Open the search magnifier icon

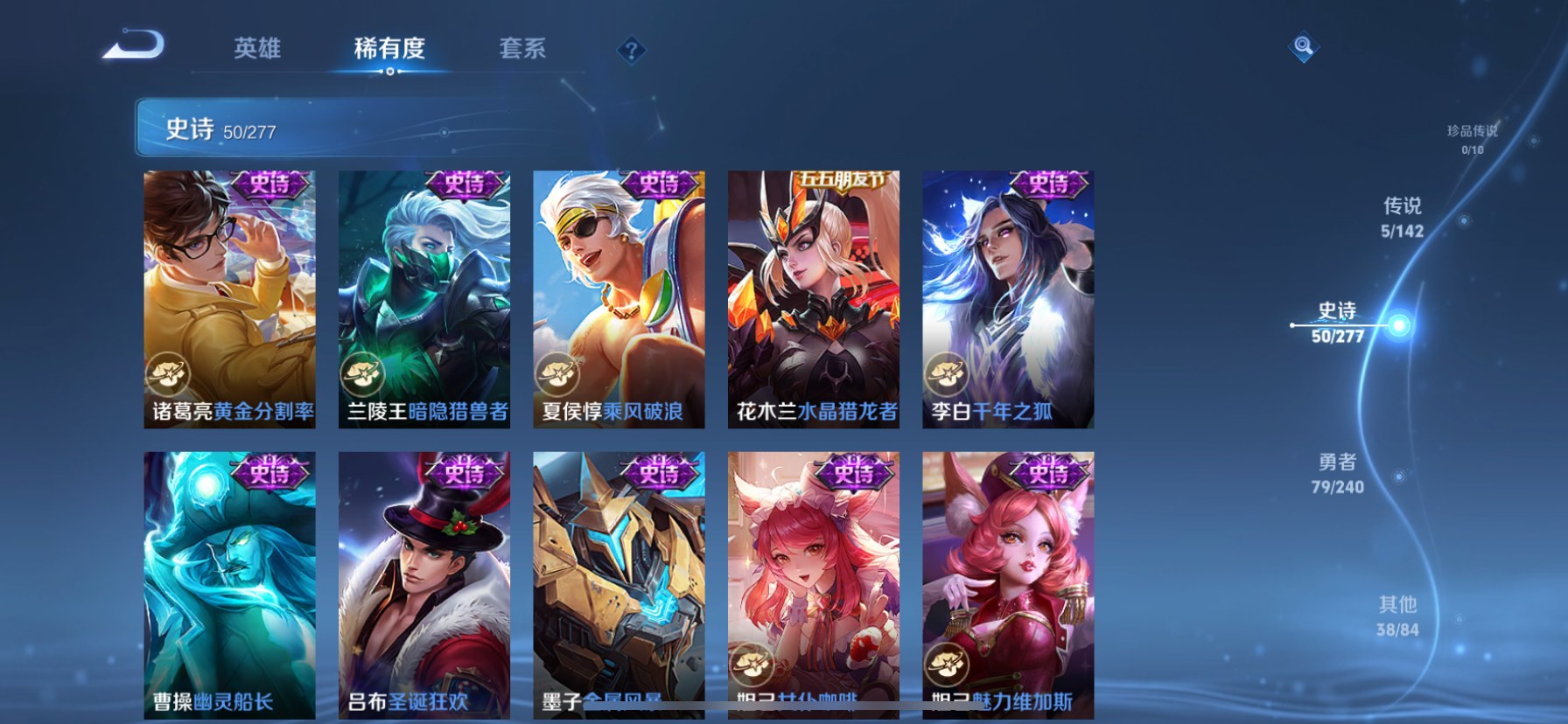(1303, 45)
